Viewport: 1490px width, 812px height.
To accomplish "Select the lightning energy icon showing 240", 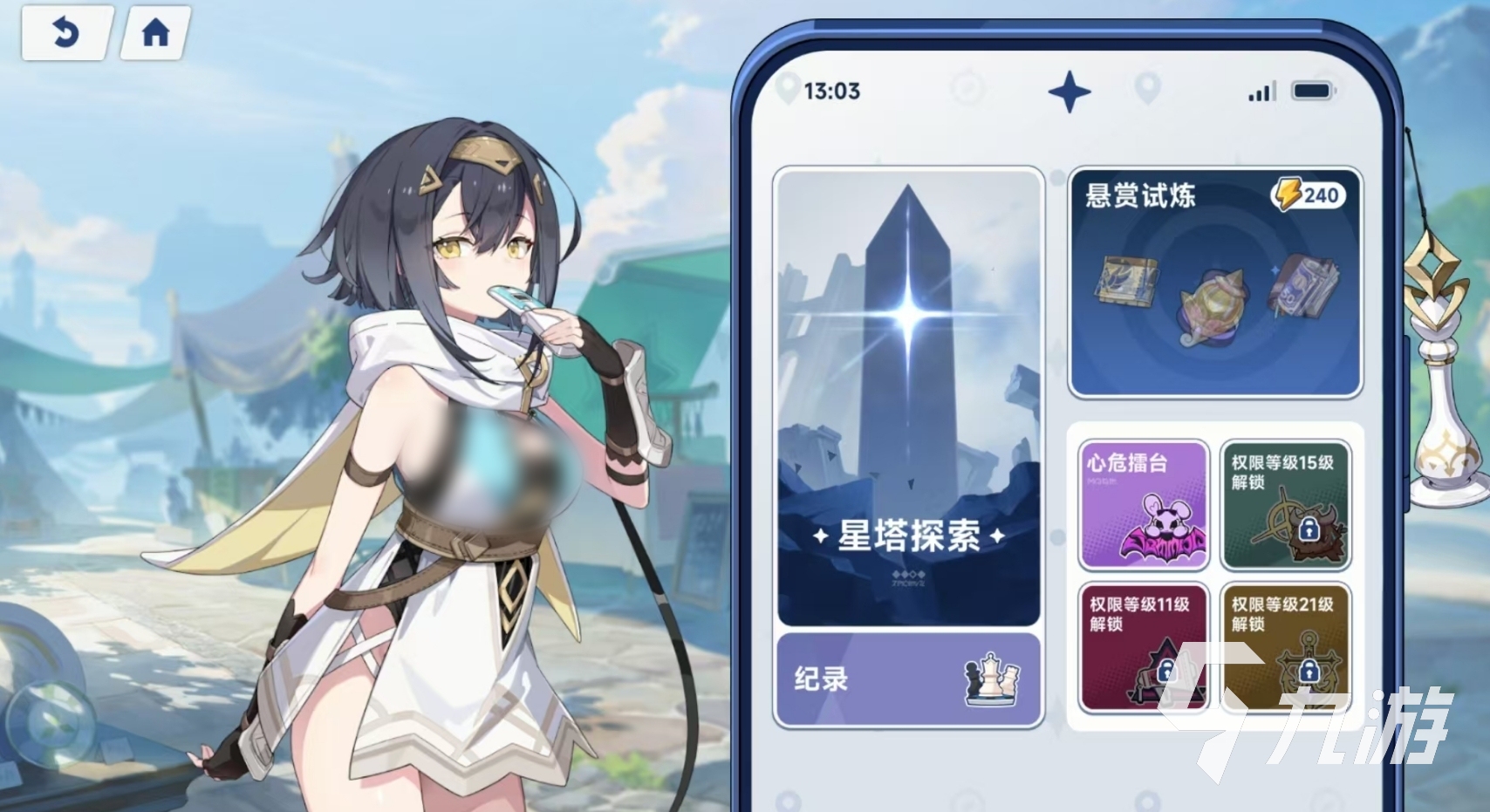I will [x=1288, y=193].
